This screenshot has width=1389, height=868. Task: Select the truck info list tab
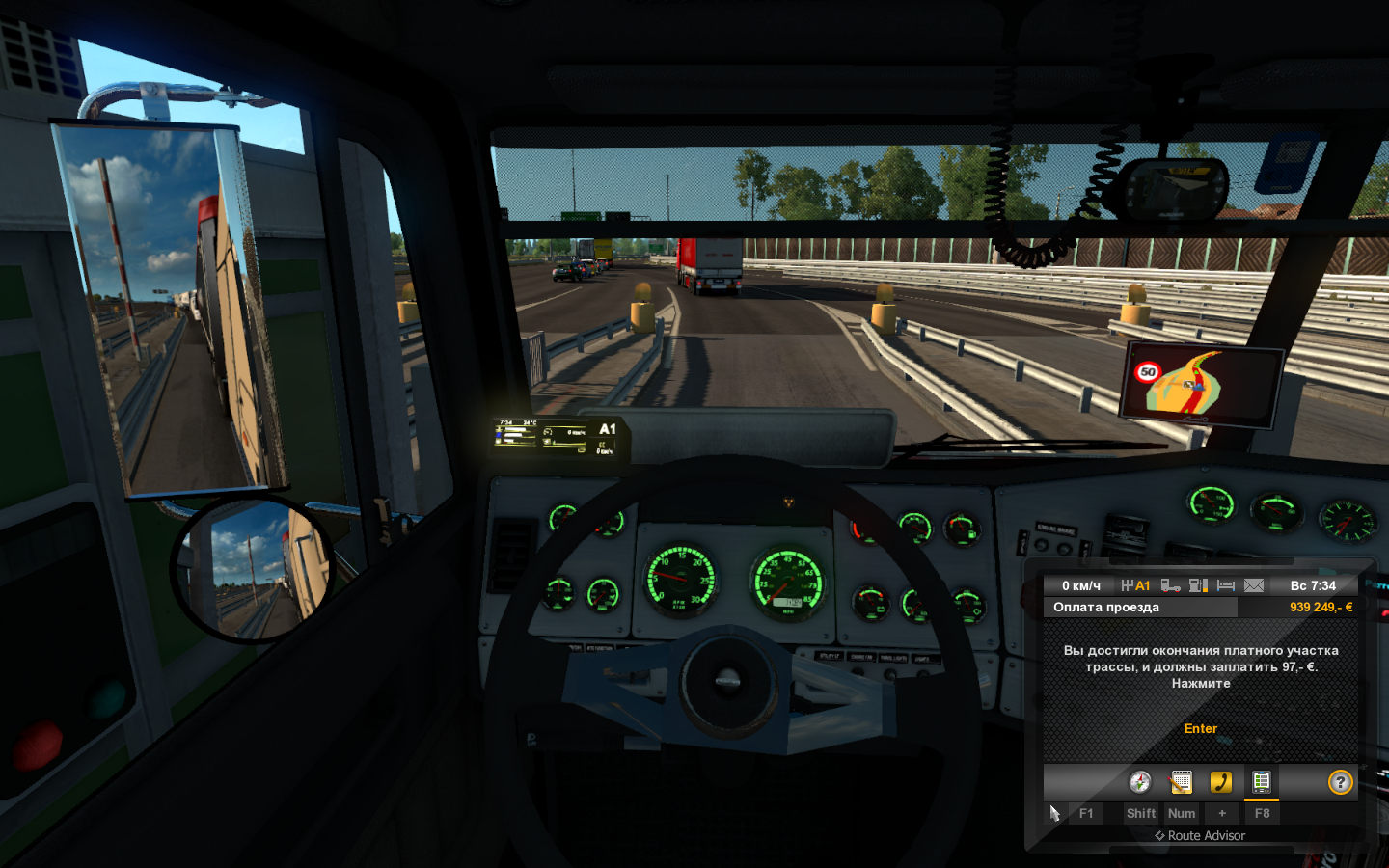(x=1261, y=782)
